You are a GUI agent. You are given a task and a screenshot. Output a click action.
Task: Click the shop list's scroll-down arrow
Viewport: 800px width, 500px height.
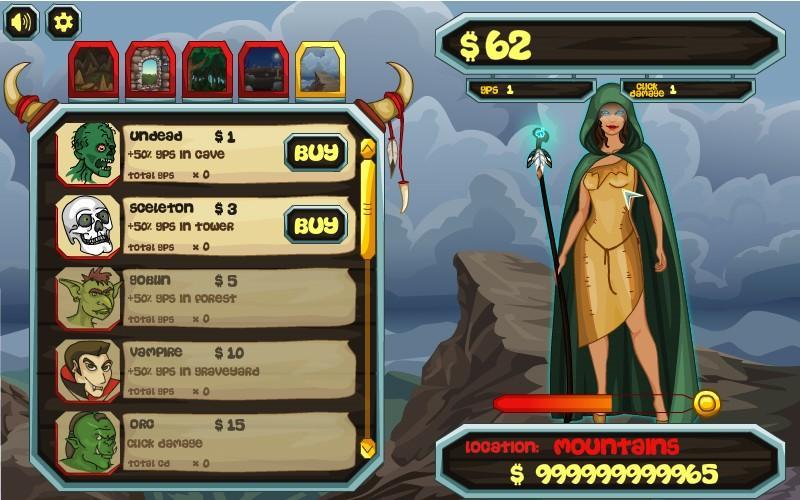pyautogui.click(x=367, y=446)
